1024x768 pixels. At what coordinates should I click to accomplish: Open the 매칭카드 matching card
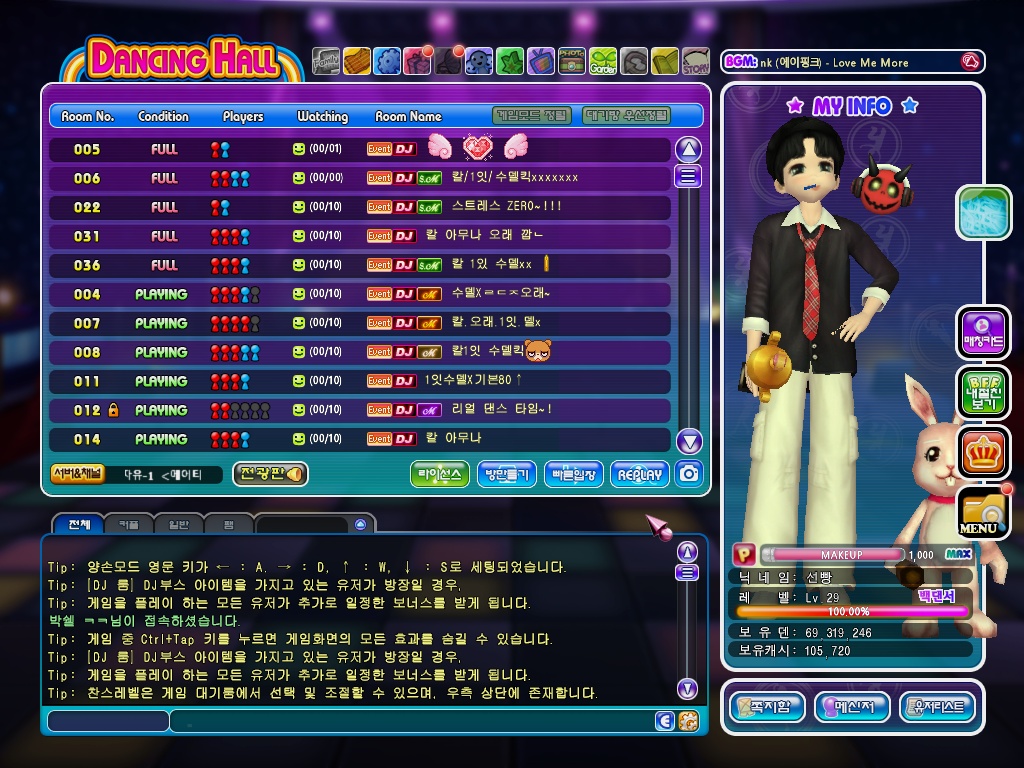coord(983,333)
